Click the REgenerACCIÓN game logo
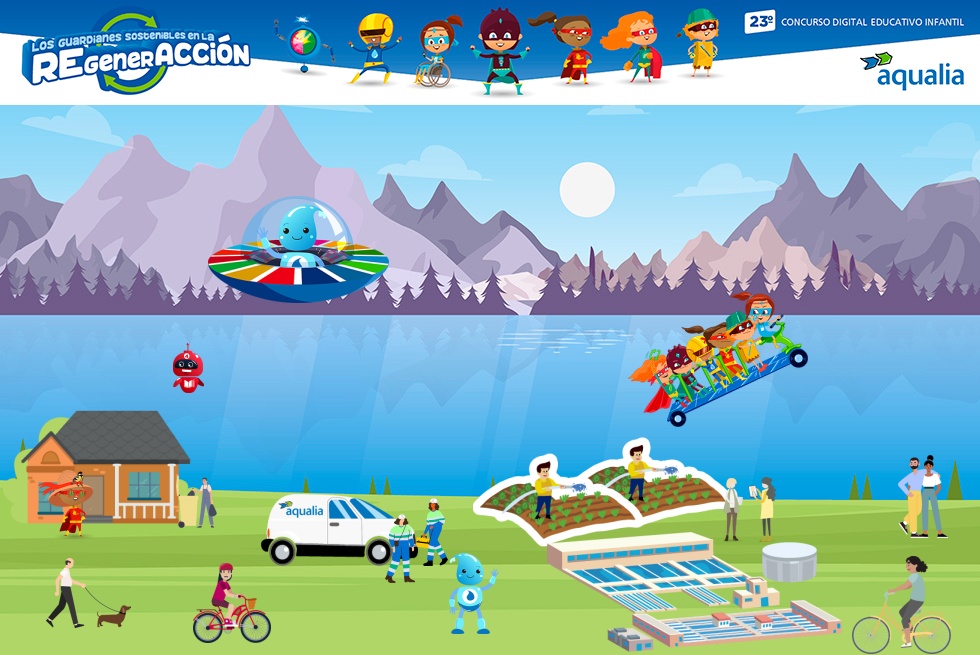 (137, 55)
